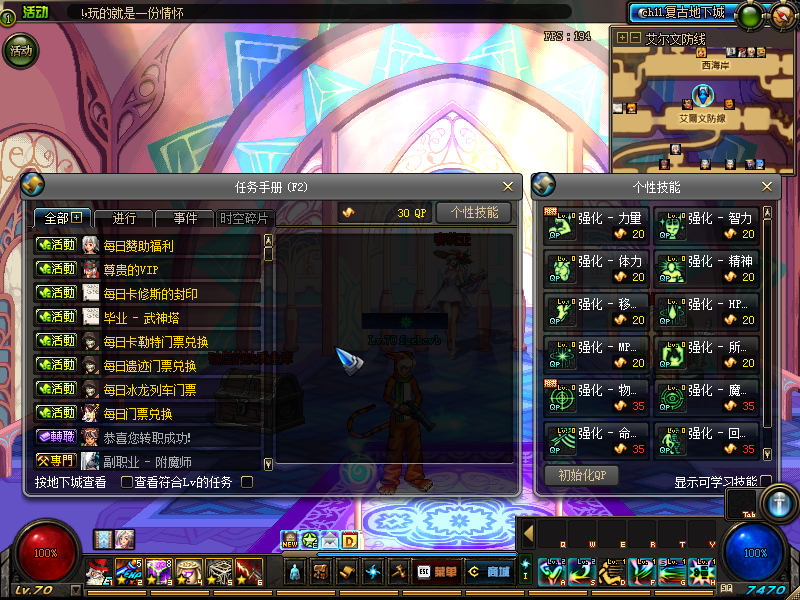Close the 任务手册 quest handbook window
This screenshot has height=600, width=800.
508,187
